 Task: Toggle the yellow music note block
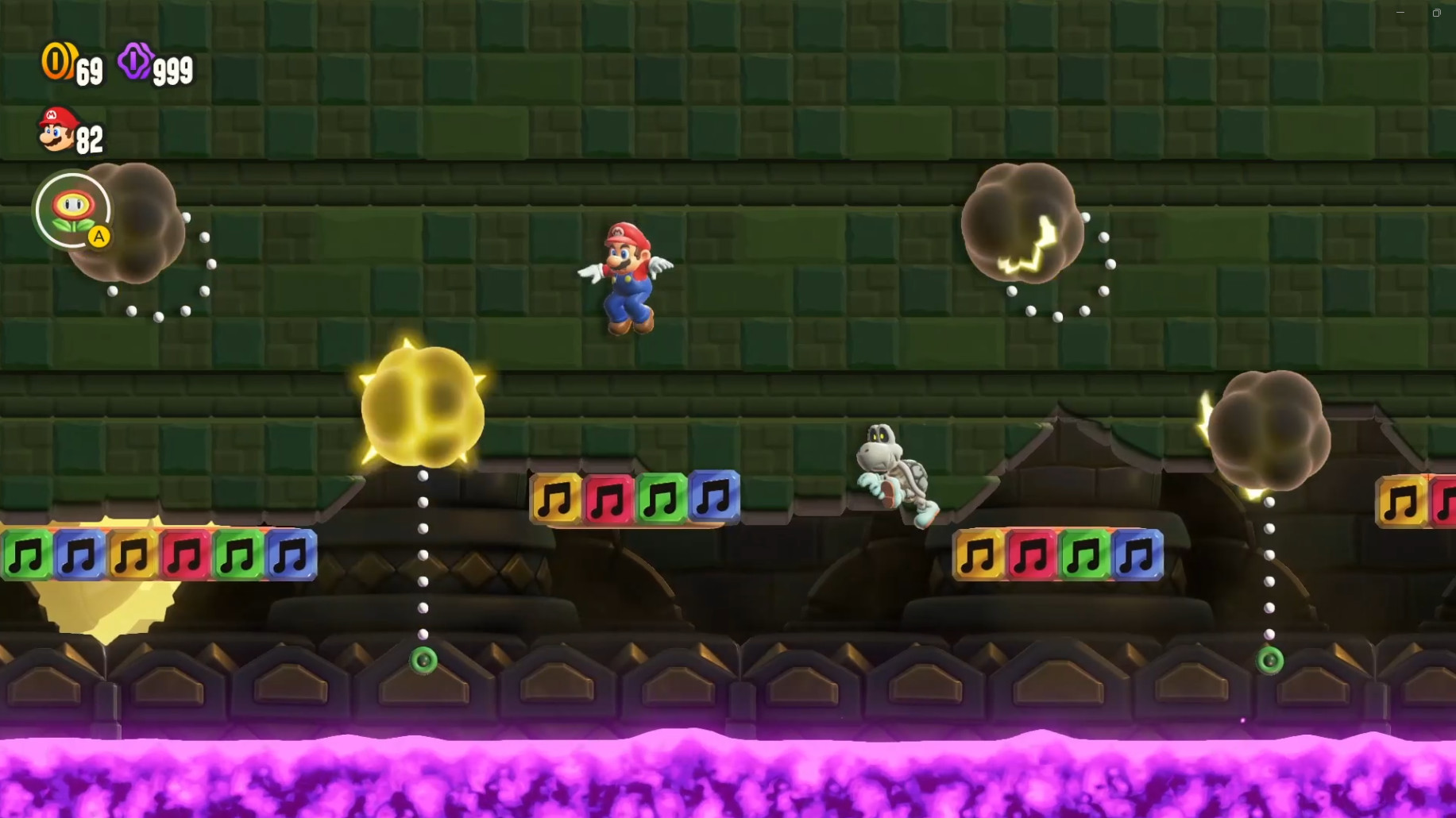click(555, 498)
